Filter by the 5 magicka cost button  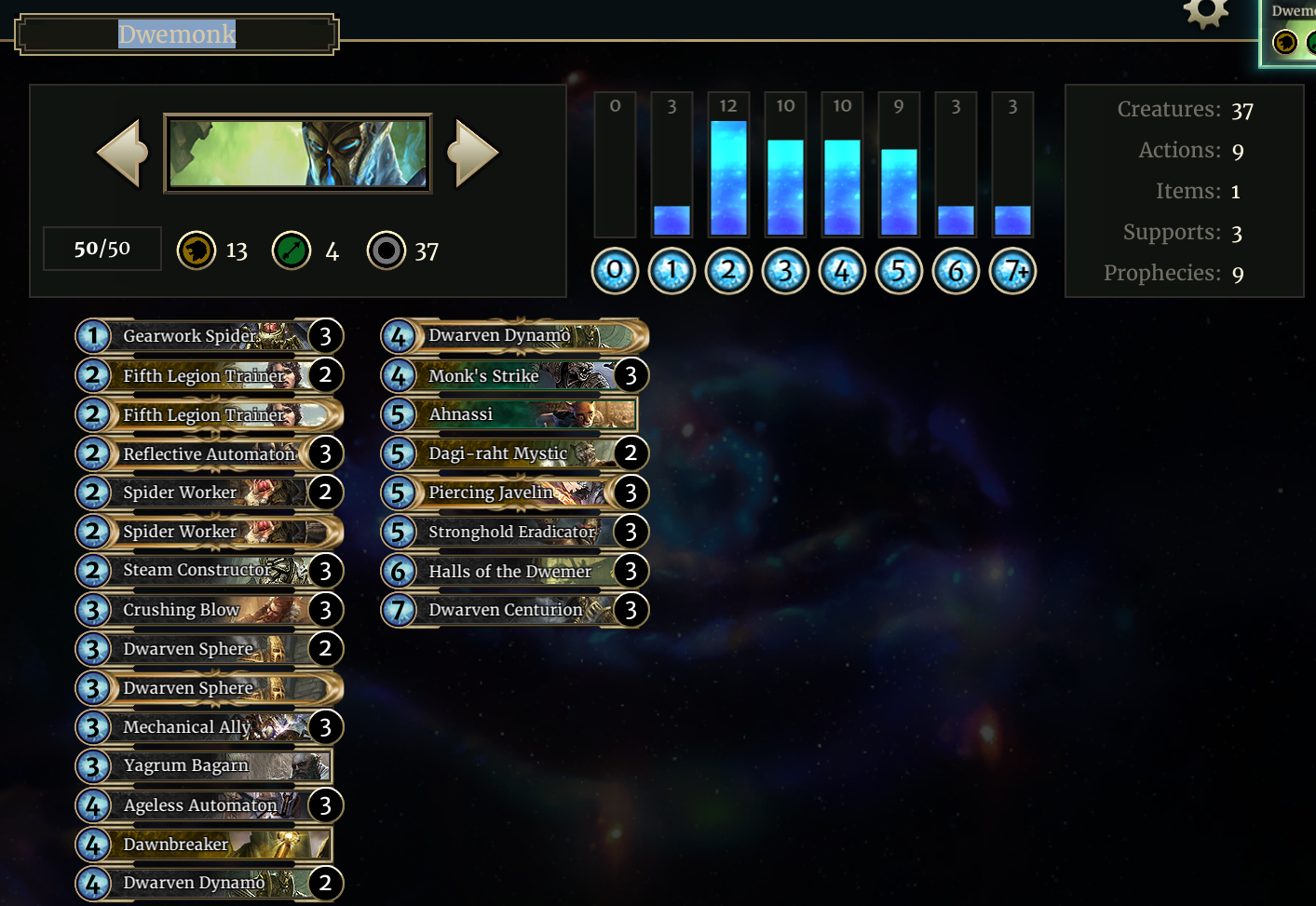[899, 271]
